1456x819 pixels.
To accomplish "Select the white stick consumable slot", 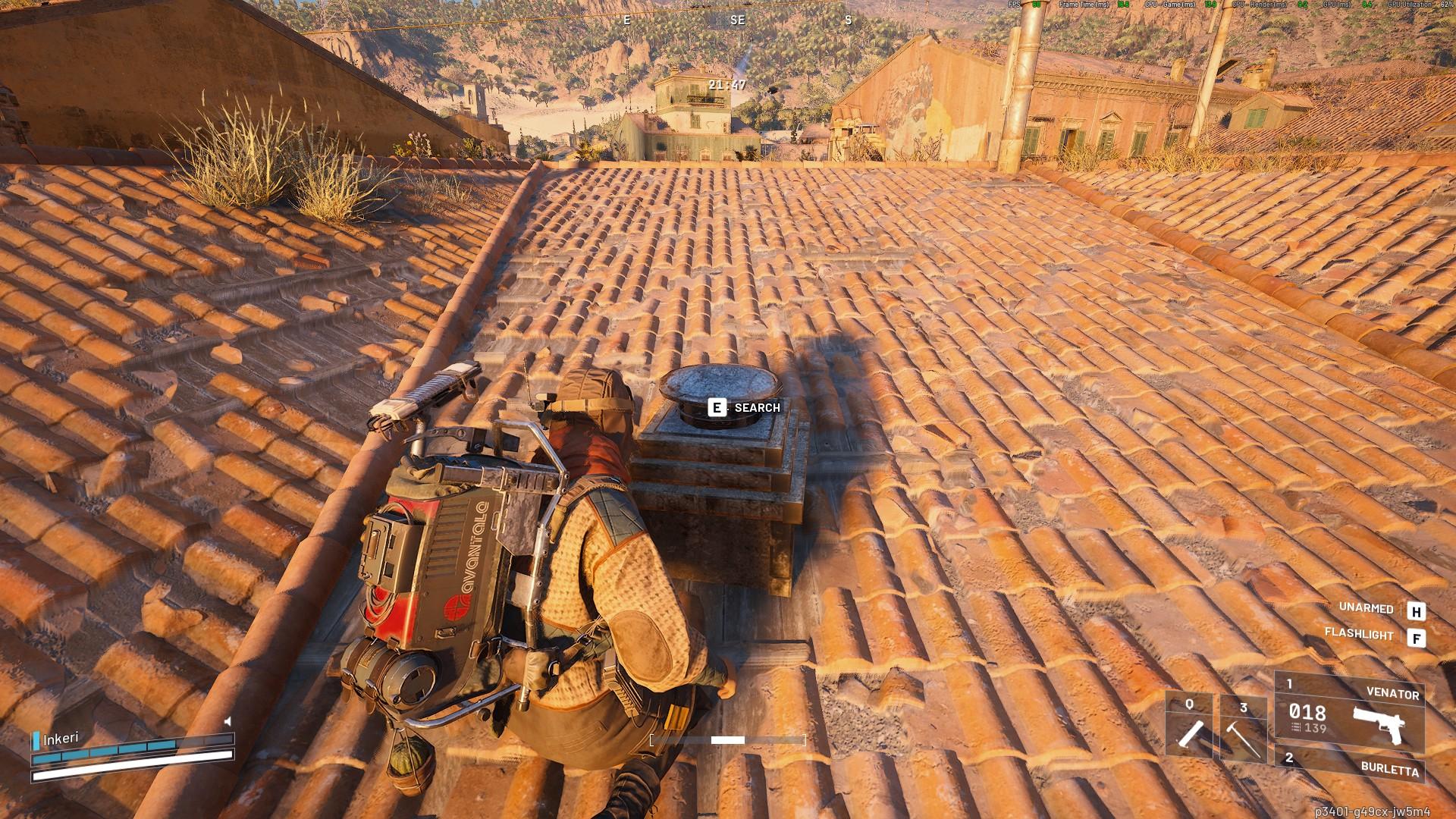I will pos(1189,726).
